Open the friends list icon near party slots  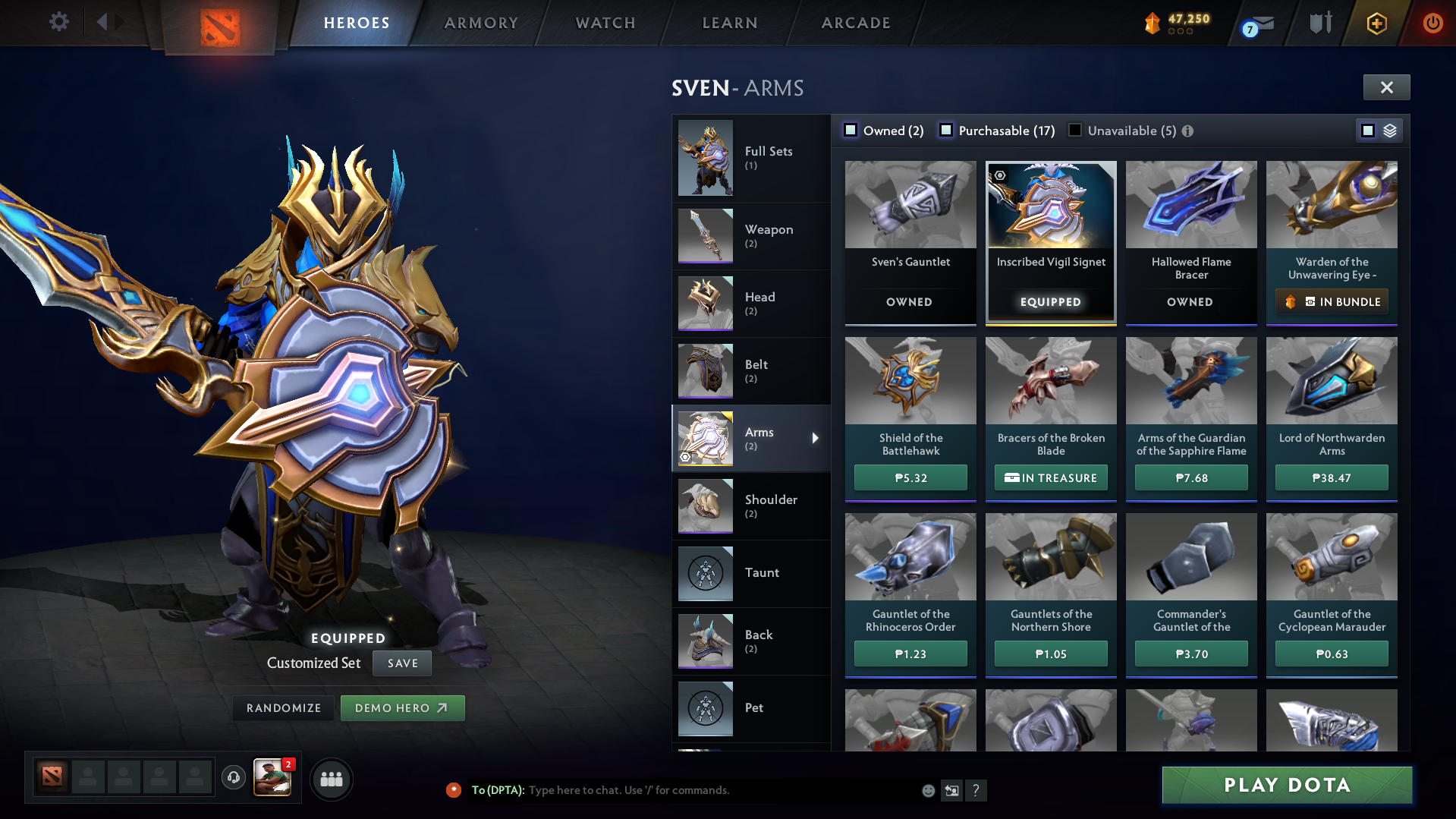tap(332, 779)
